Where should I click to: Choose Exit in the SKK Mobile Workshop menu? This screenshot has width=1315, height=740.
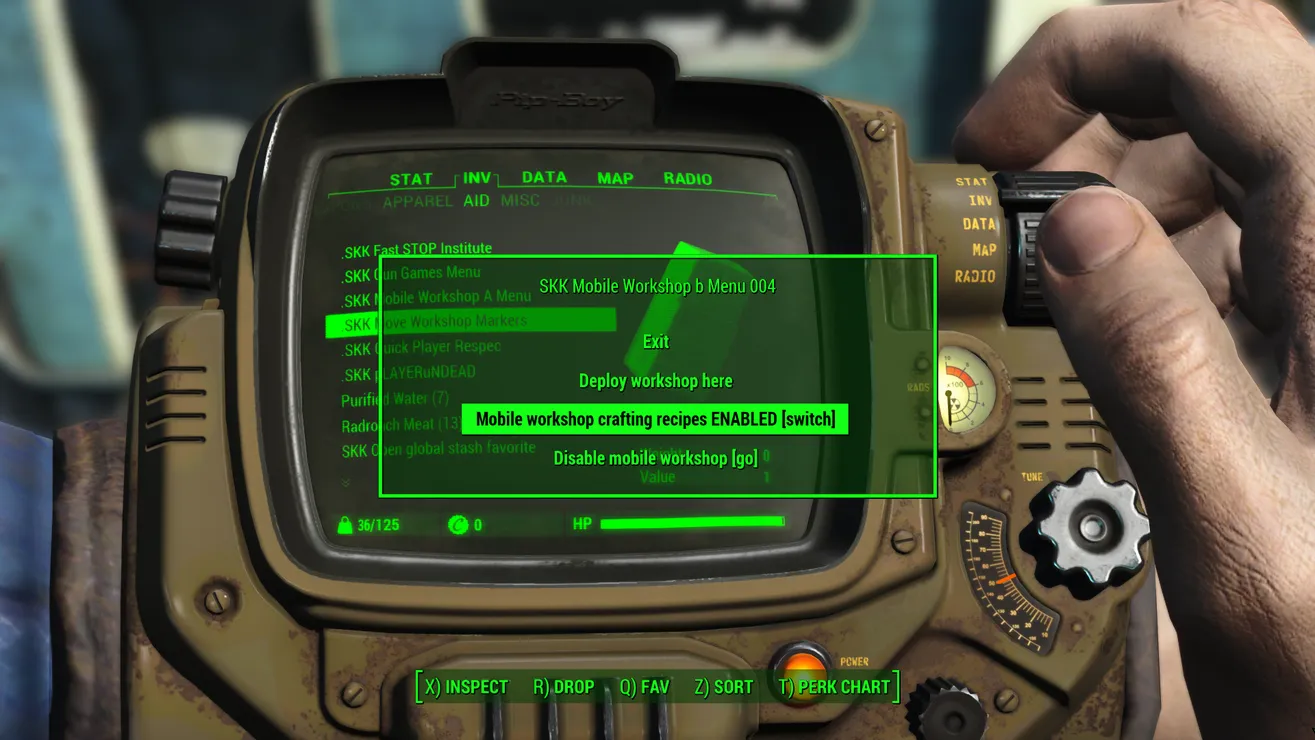click(x=656, y=342)
